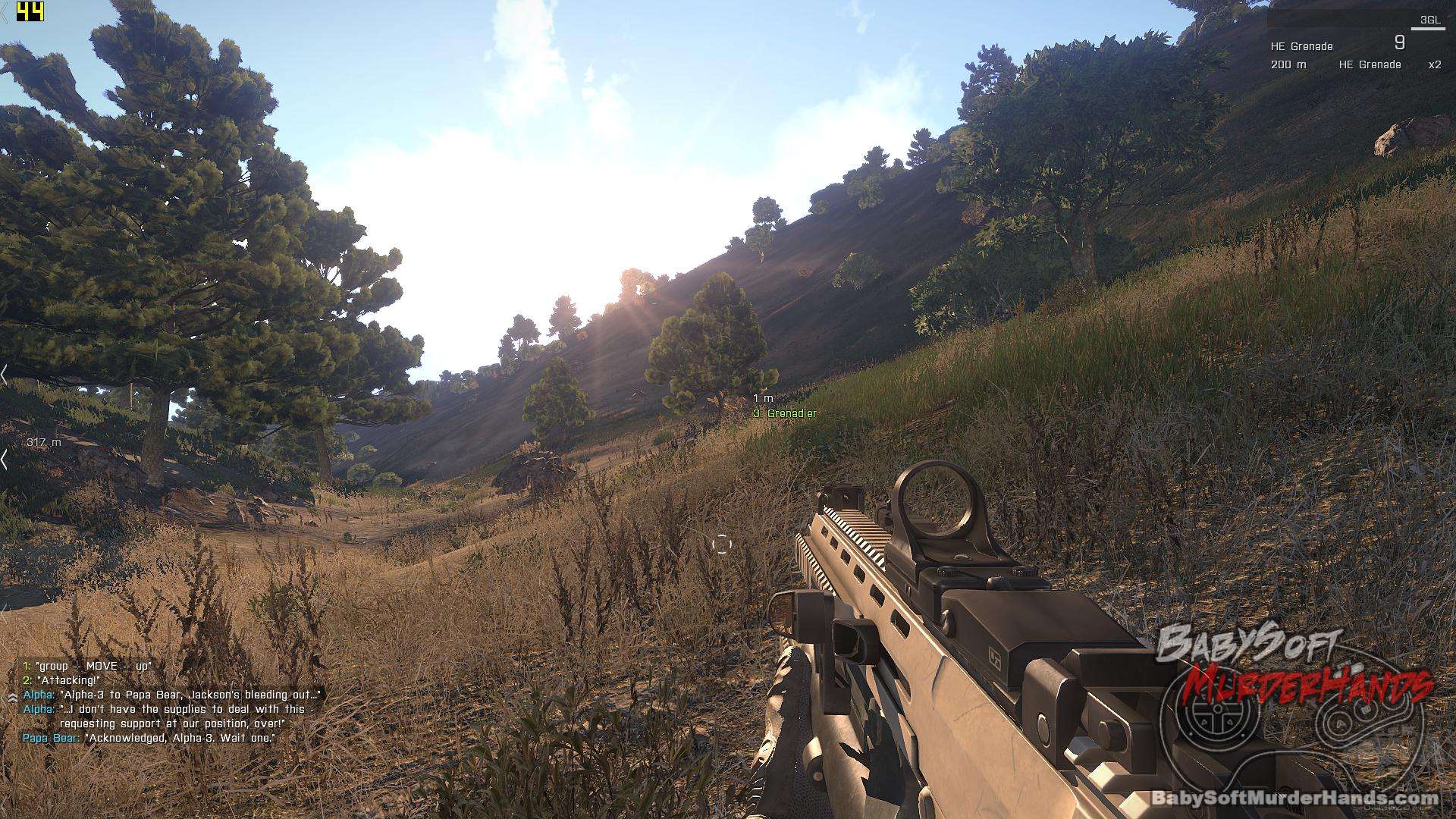Select the 3: Grenadier squad member marker
1456x819 pixels.
pyautogui.click(x=784, y=414)
